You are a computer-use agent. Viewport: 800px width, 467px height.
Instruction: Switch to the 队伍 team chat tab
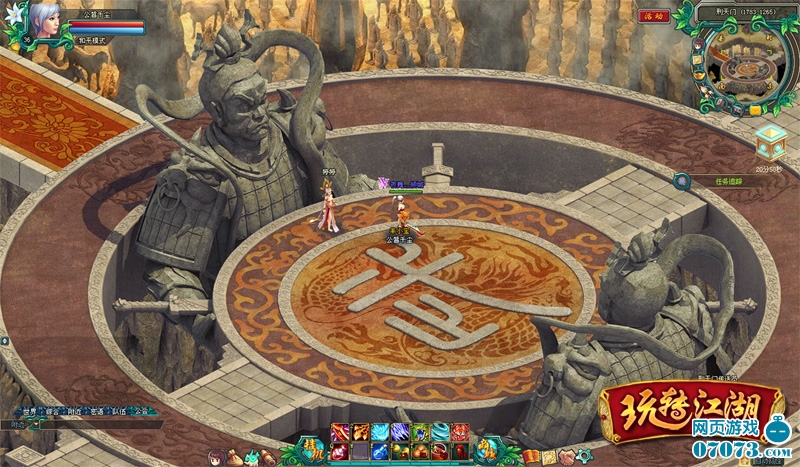tap(120, 411)
